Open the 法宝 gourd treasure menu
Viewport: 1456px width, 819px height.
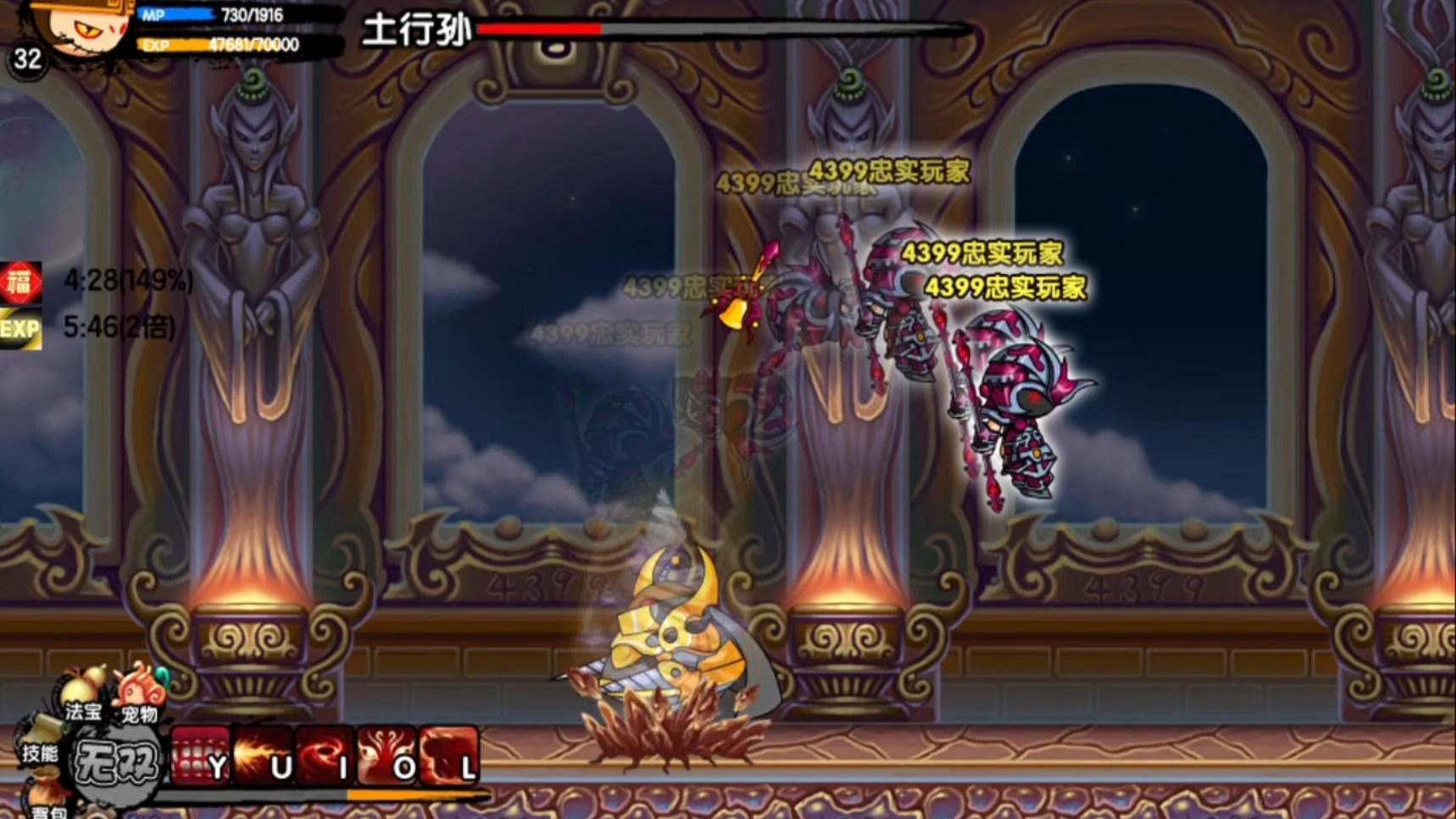point(85,692)
